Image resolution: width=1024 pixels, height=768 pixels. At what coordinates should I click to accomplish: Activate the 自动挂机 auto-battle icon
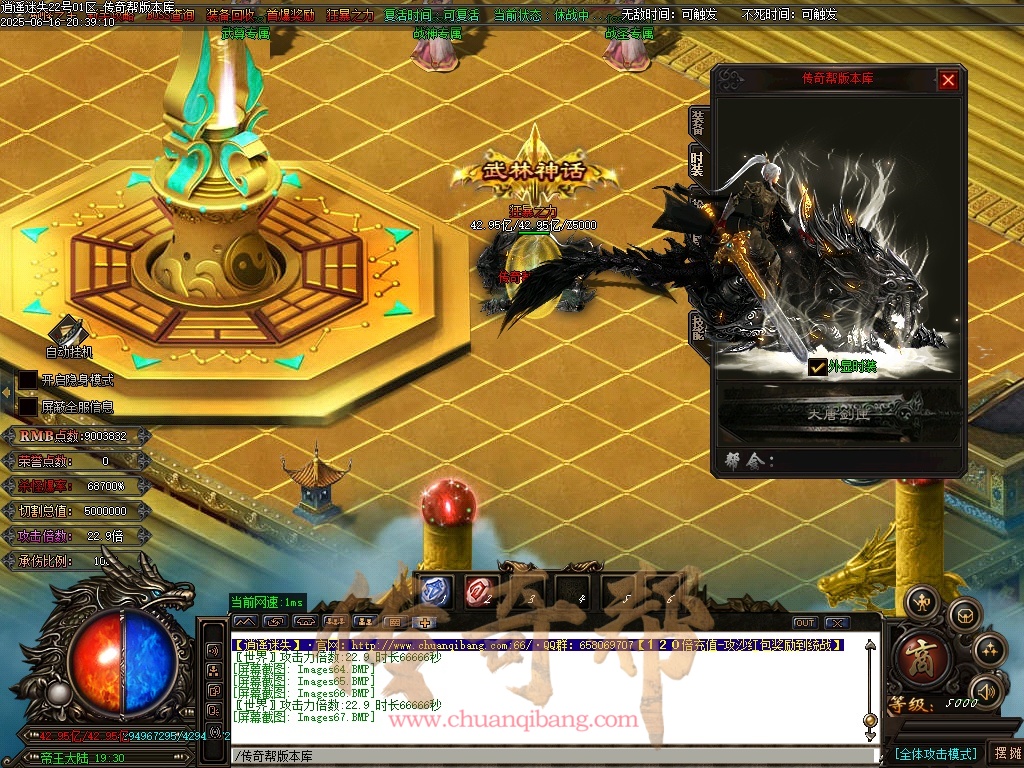pyautogui.click(x=69, y=334)
